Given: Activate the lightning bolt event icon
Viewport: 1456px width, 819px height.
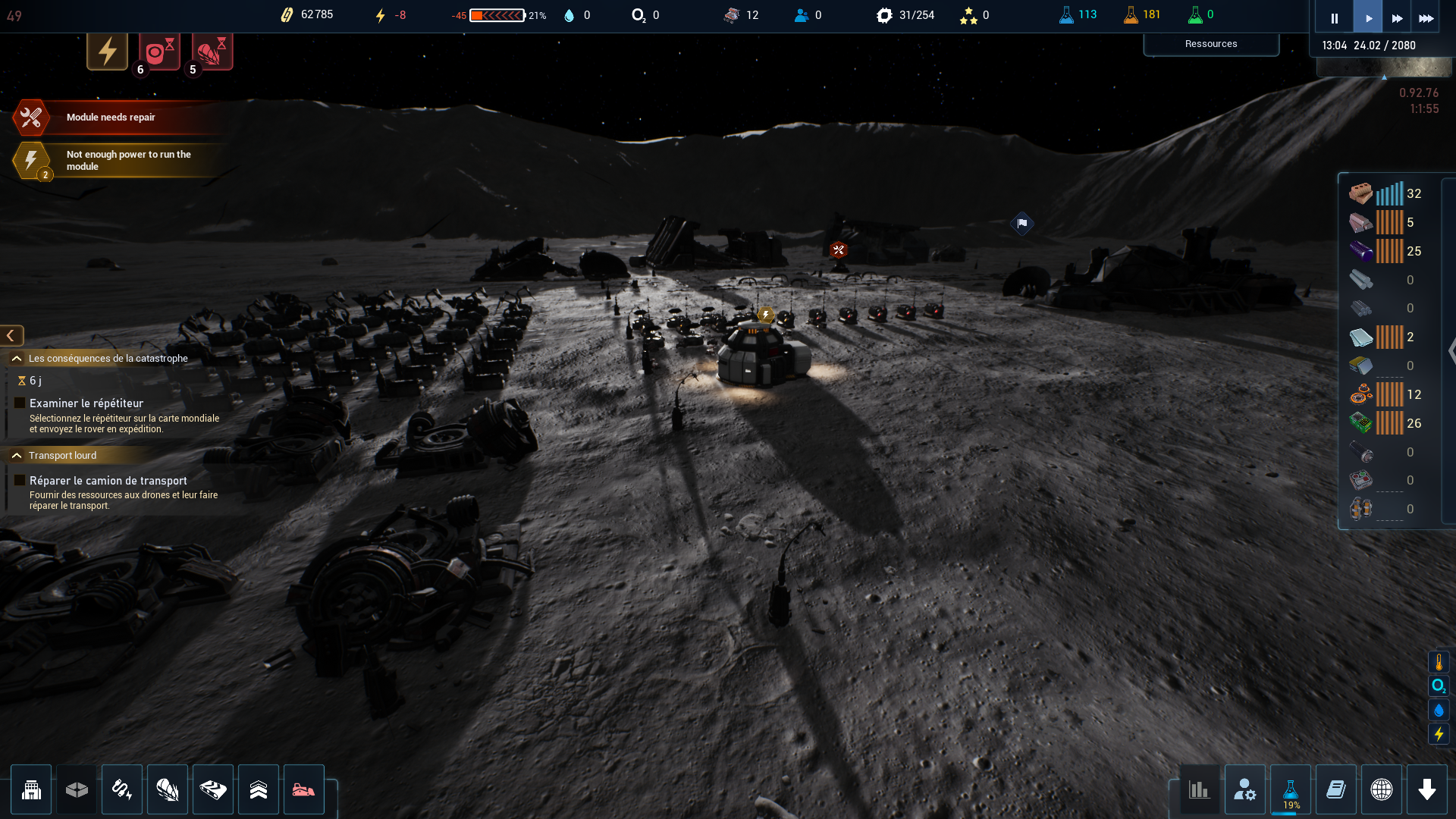Looking at the screenshot, I should coord(107,52).
